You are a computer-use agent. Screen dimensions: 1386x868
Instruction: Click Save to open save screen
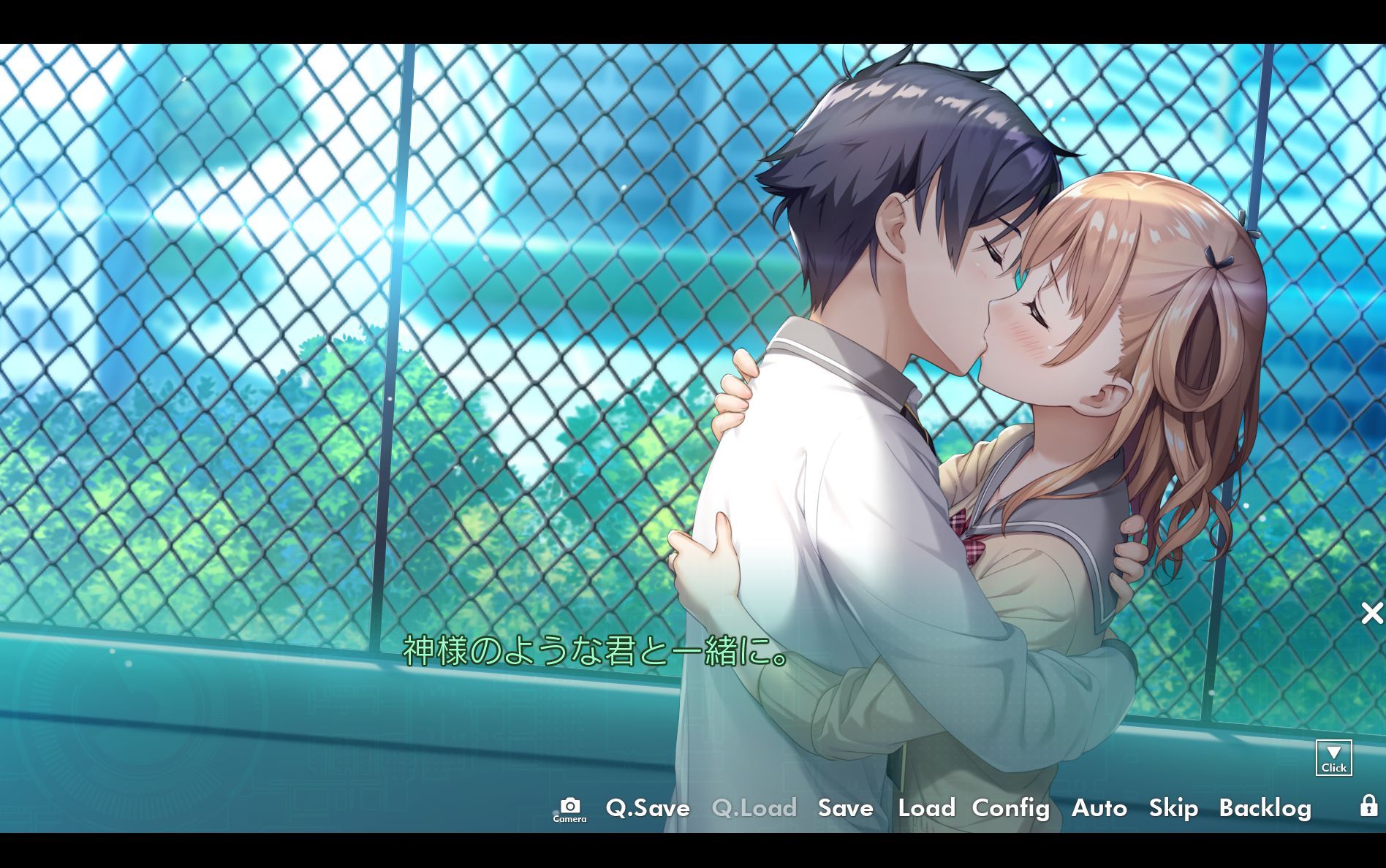[845, 809]
